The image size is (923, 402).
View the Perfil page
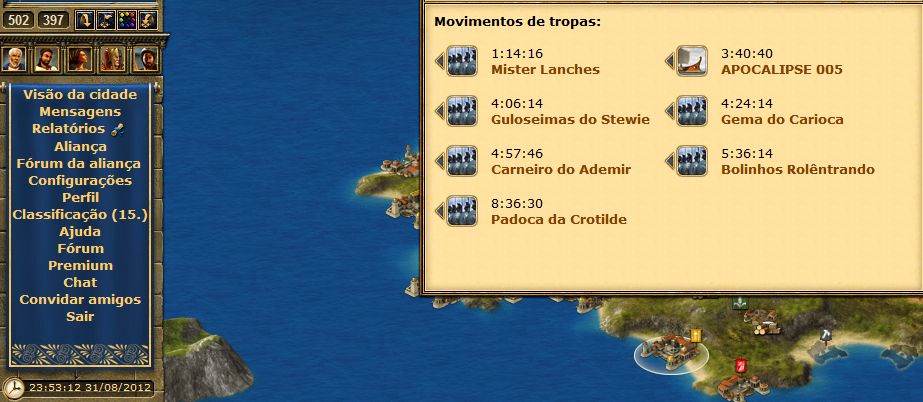click(x=80, y=197)
